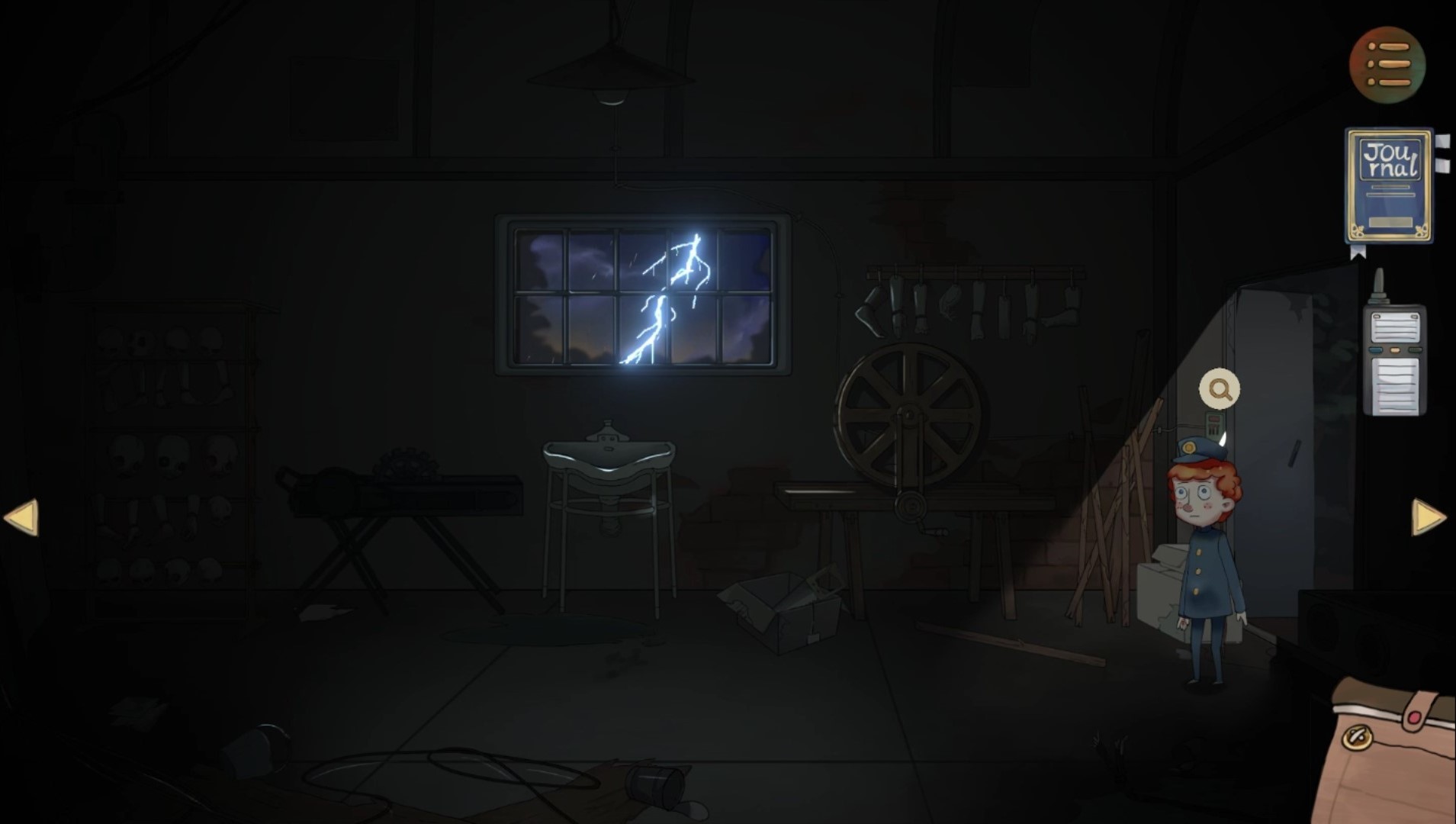Image resolution: width=1456 pixels, height=824 pixels.
Task: Switch to the lower Journal bookmark tab
Action: [1442, 164]
